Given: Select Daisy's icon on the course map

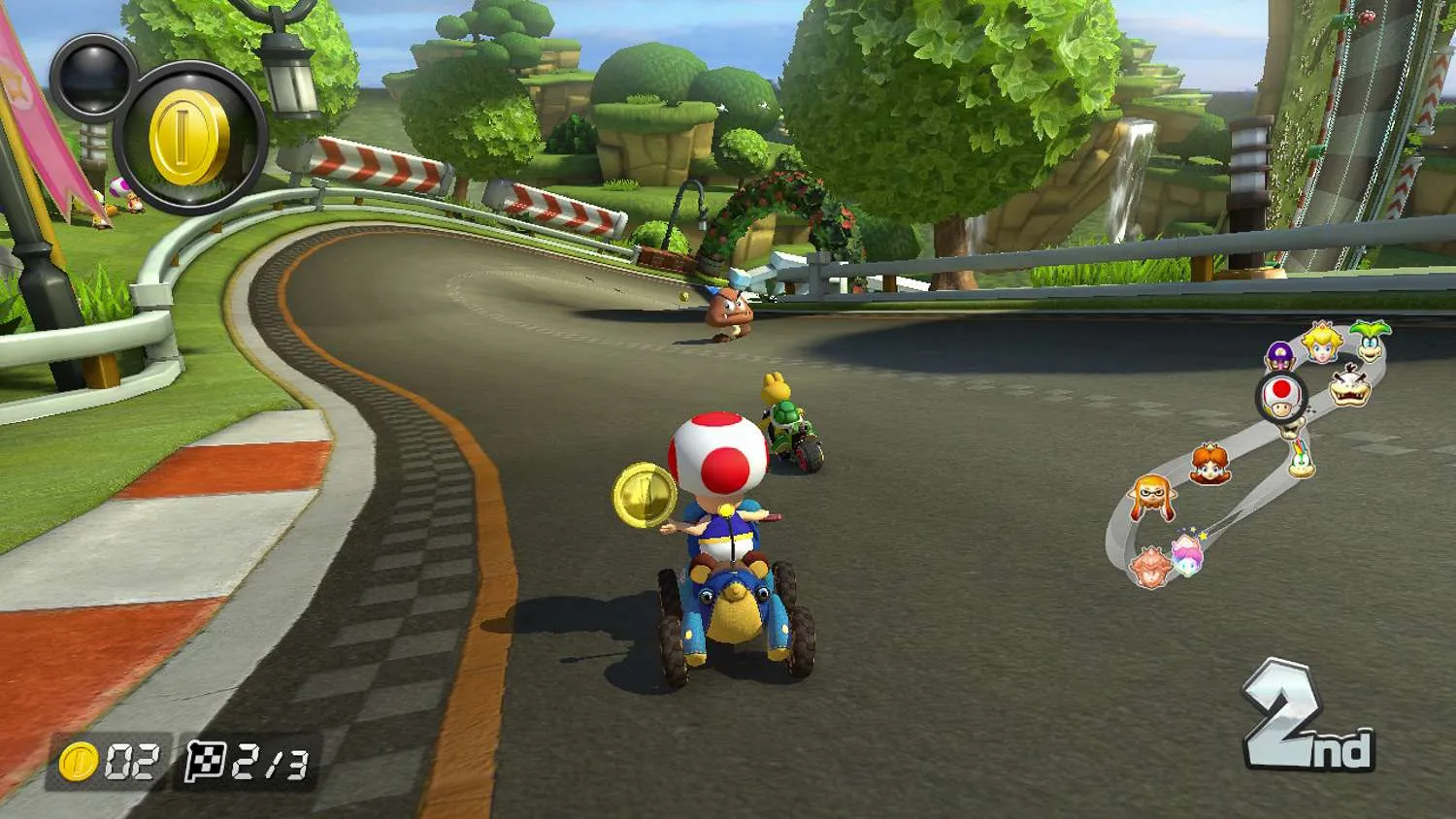Looking at the screenshot, I should click(x=1210, y=464).
